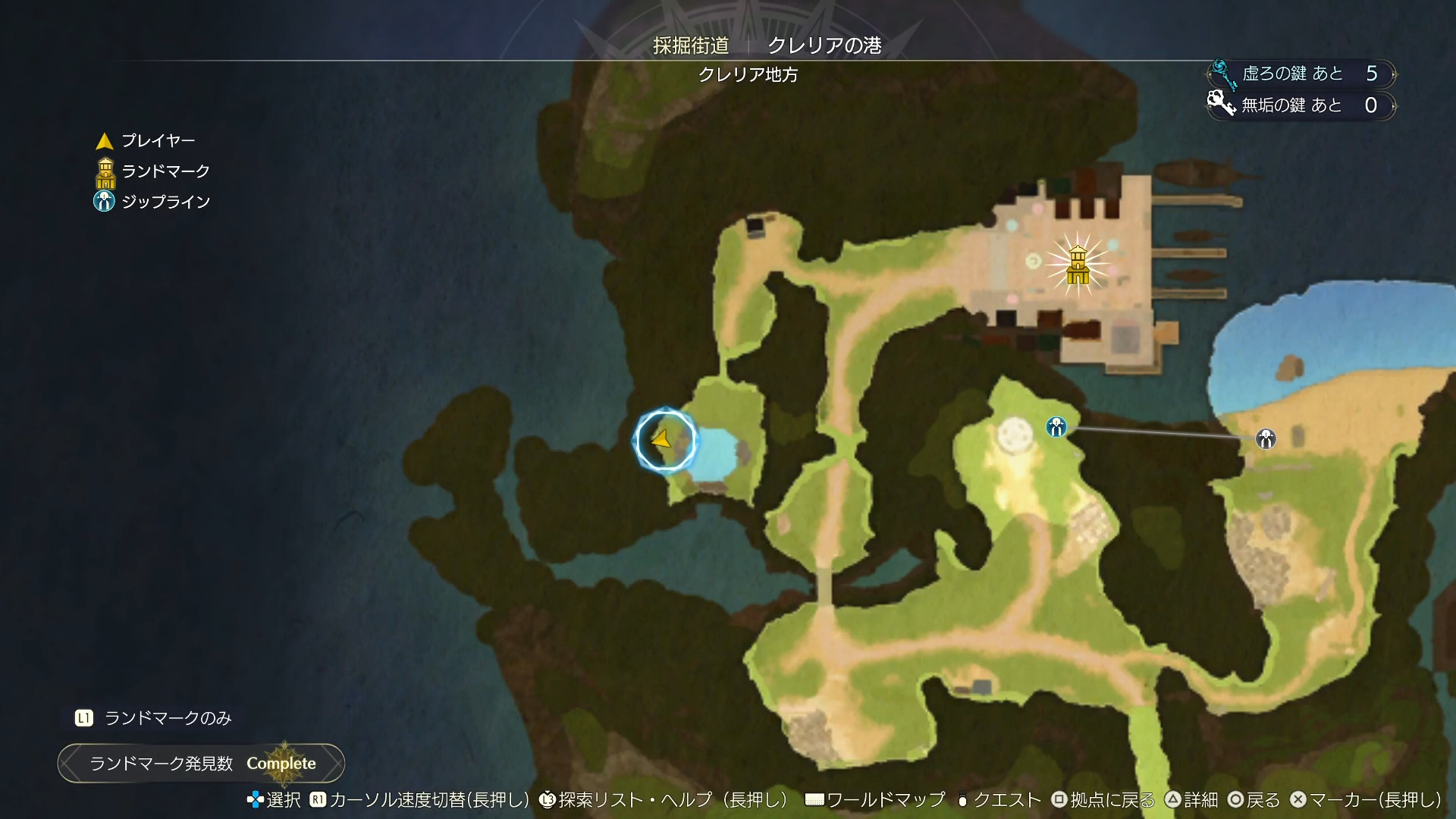Toggle the プレイヤー legend entry
This screenshot has height=819, width=1456.
pos(146,141)
